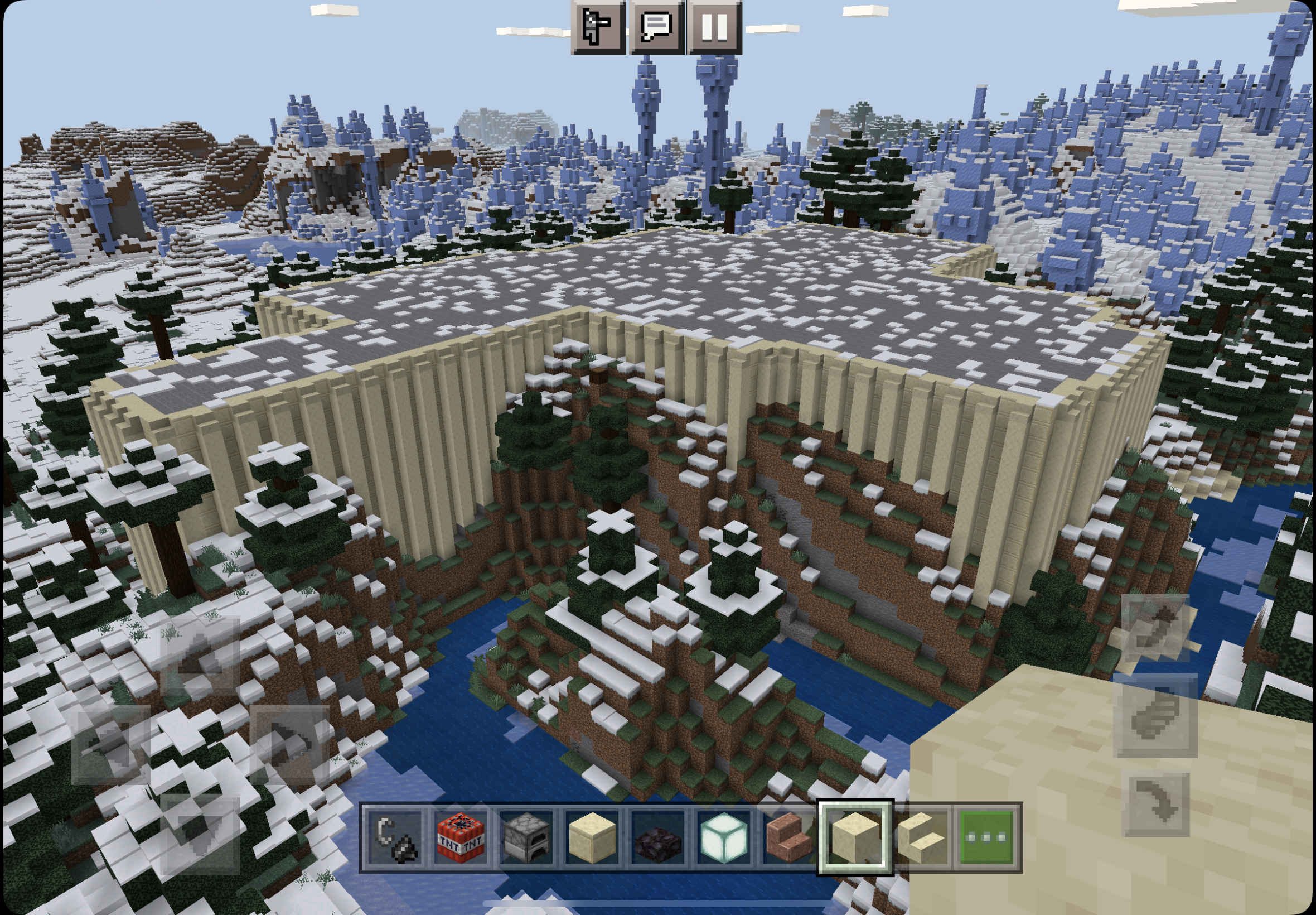Strafe left with the left arrow
This screenshot has width=1316, height=915.
pos(110,744)
